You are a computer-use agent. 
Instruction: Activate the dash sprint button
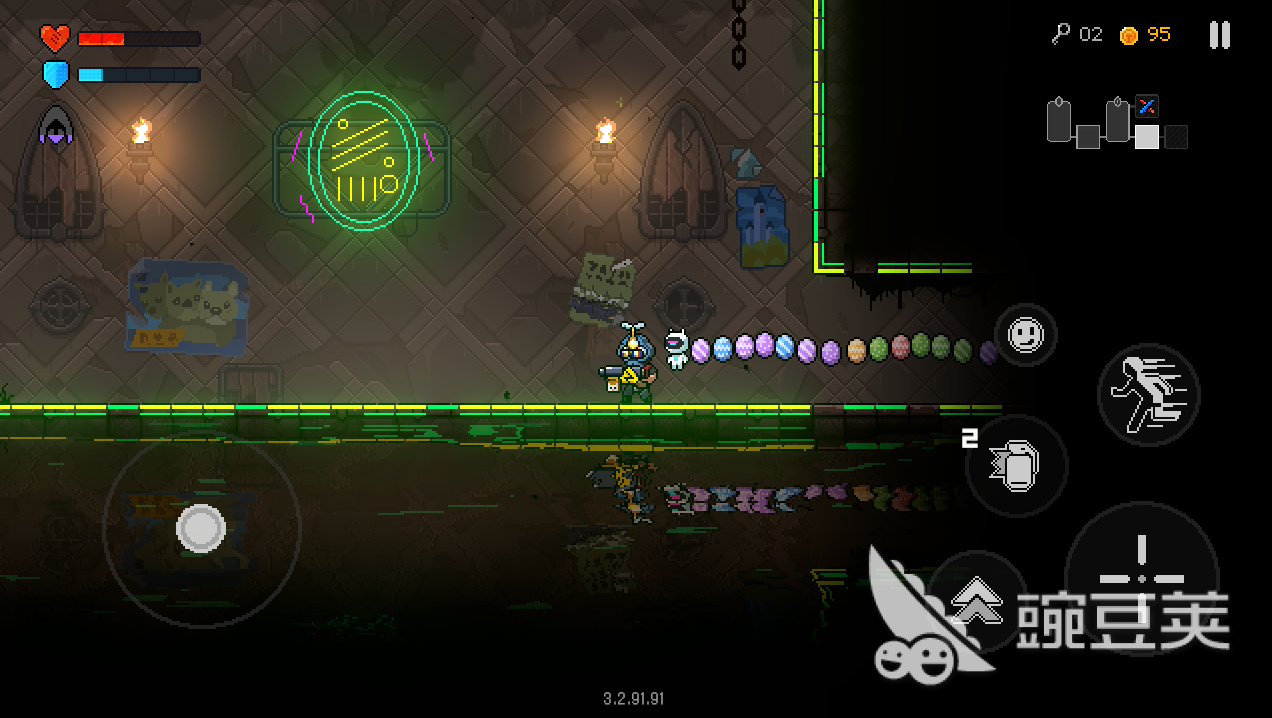point(1148,395)
